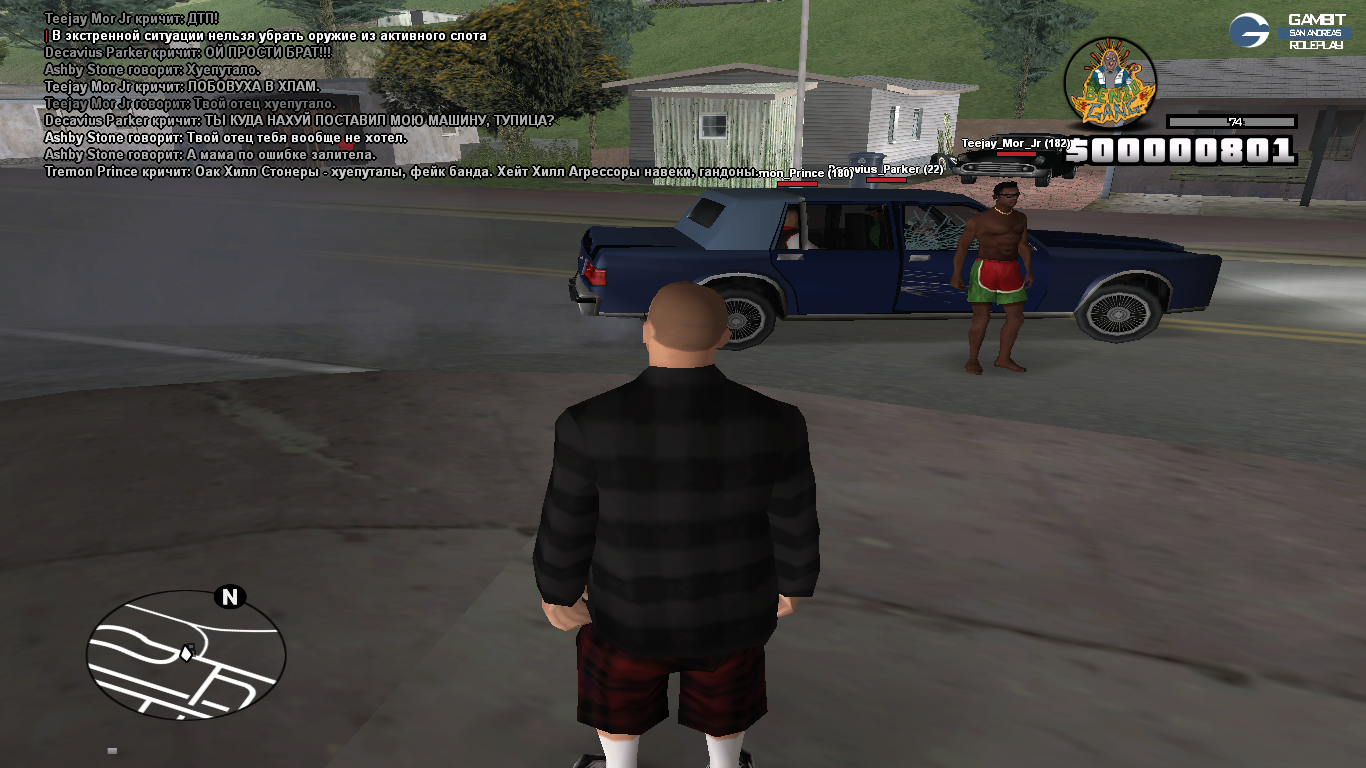Image resolution: width=1366 pixels, height=768 pixels.
Task: Select the gang emblem weapon slot icon
Action: 1109,82
